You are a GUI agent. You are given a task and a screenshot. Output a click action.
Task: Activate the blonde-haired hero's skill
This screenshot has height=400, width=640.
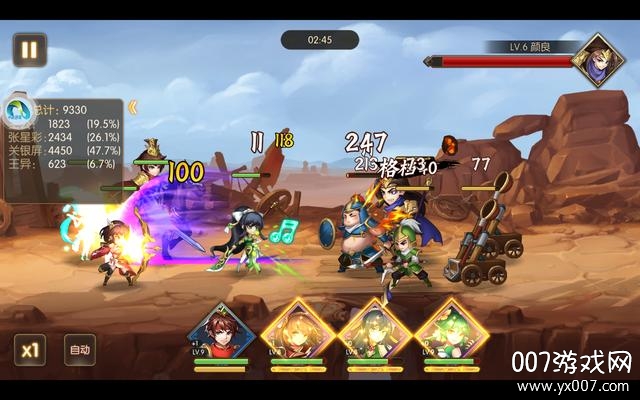click(x=297, y=333)
